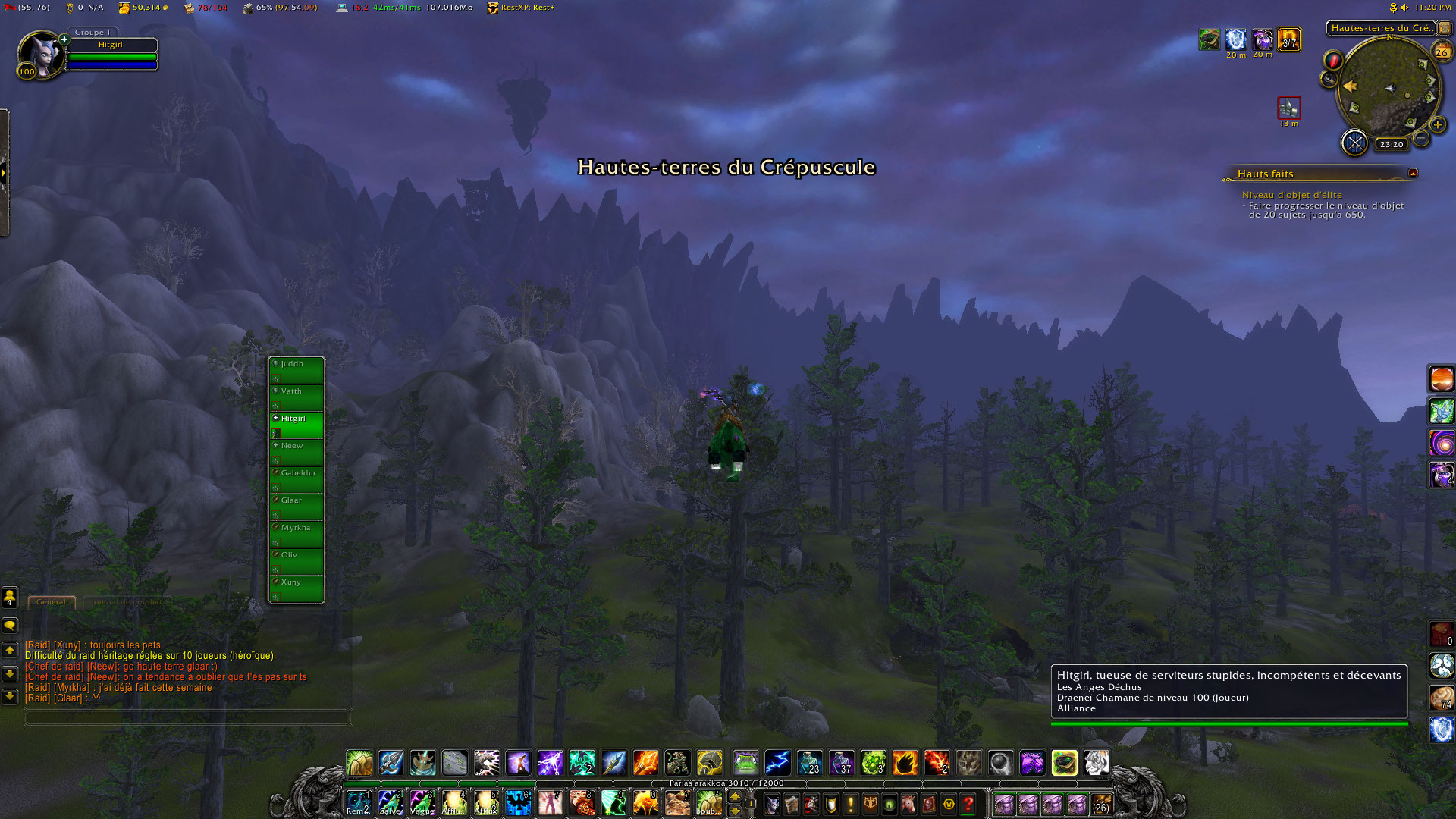Viewport: 1456px width, 819px height.
Task: Open the backpack showing 26 free slots
Action: [x=1101, y=804]
